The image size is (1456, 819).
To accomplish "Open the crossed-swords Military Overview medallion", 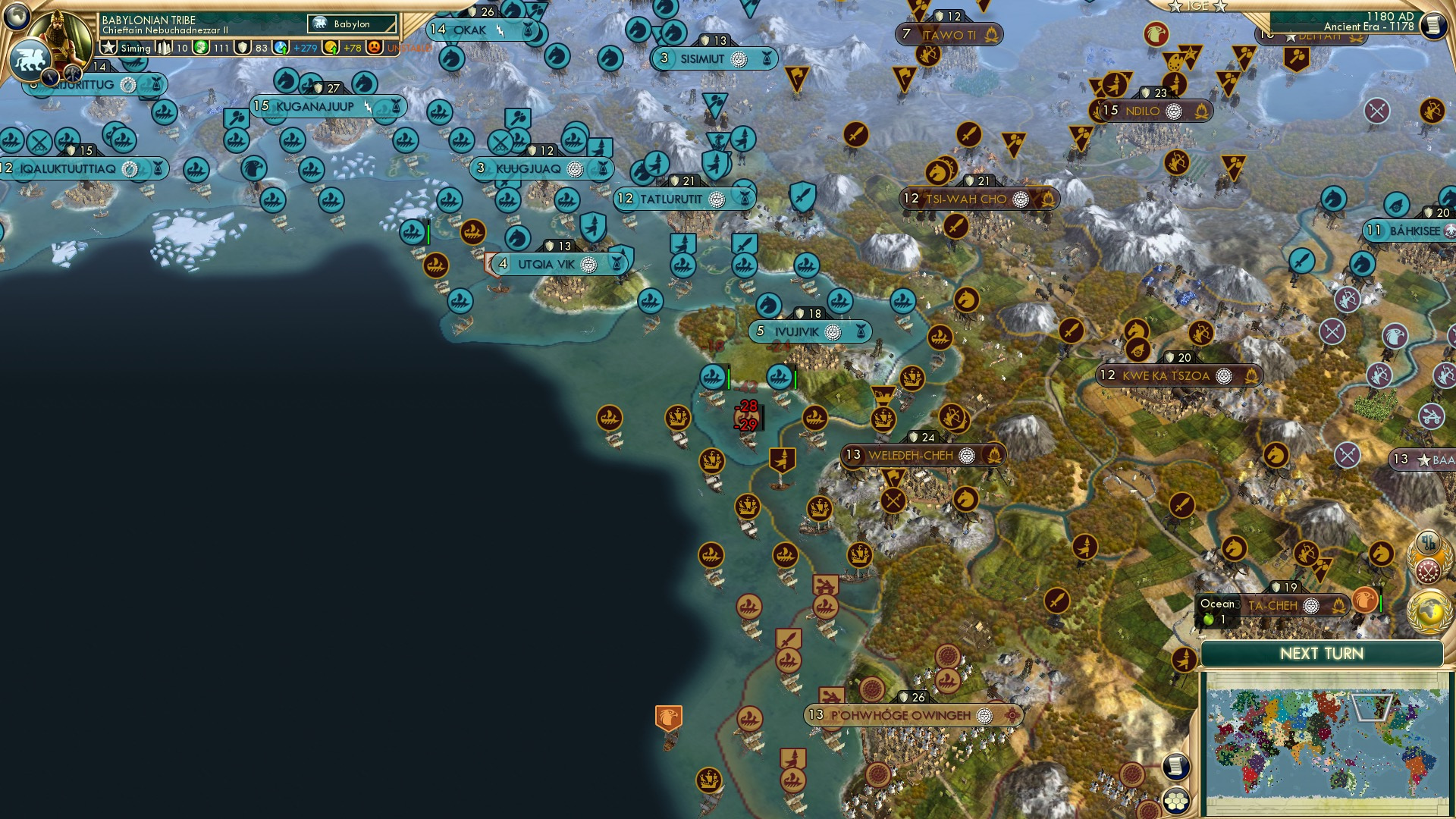I will [1428, 570].
